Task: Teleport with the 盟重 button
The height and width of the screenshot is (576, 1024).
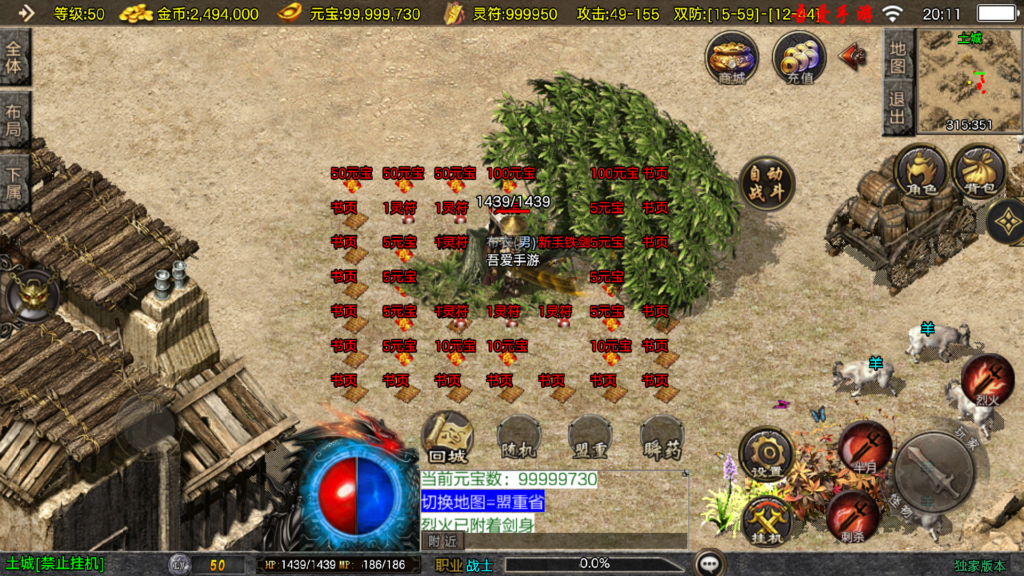Action: point(591,438)
